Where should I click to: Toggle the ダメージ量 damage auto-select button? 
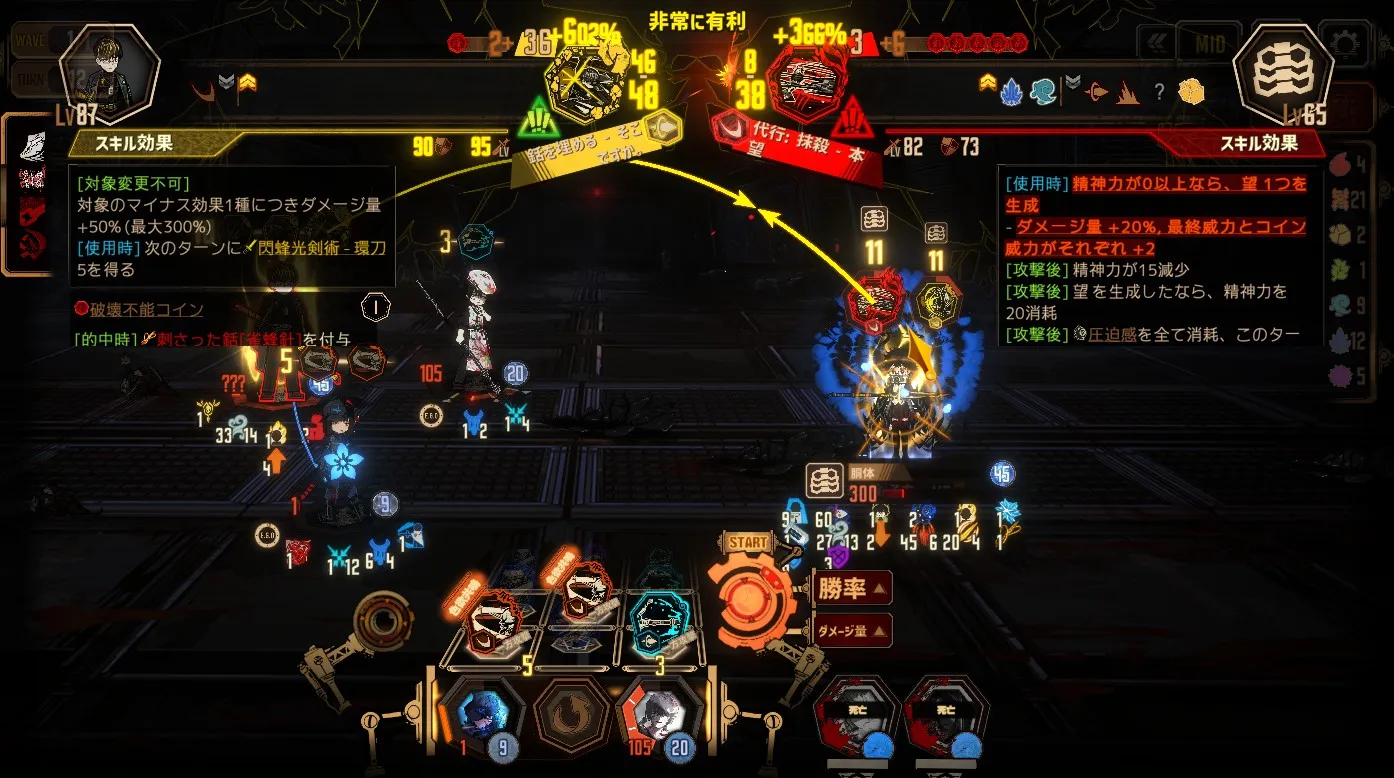(x=852, y=630)
